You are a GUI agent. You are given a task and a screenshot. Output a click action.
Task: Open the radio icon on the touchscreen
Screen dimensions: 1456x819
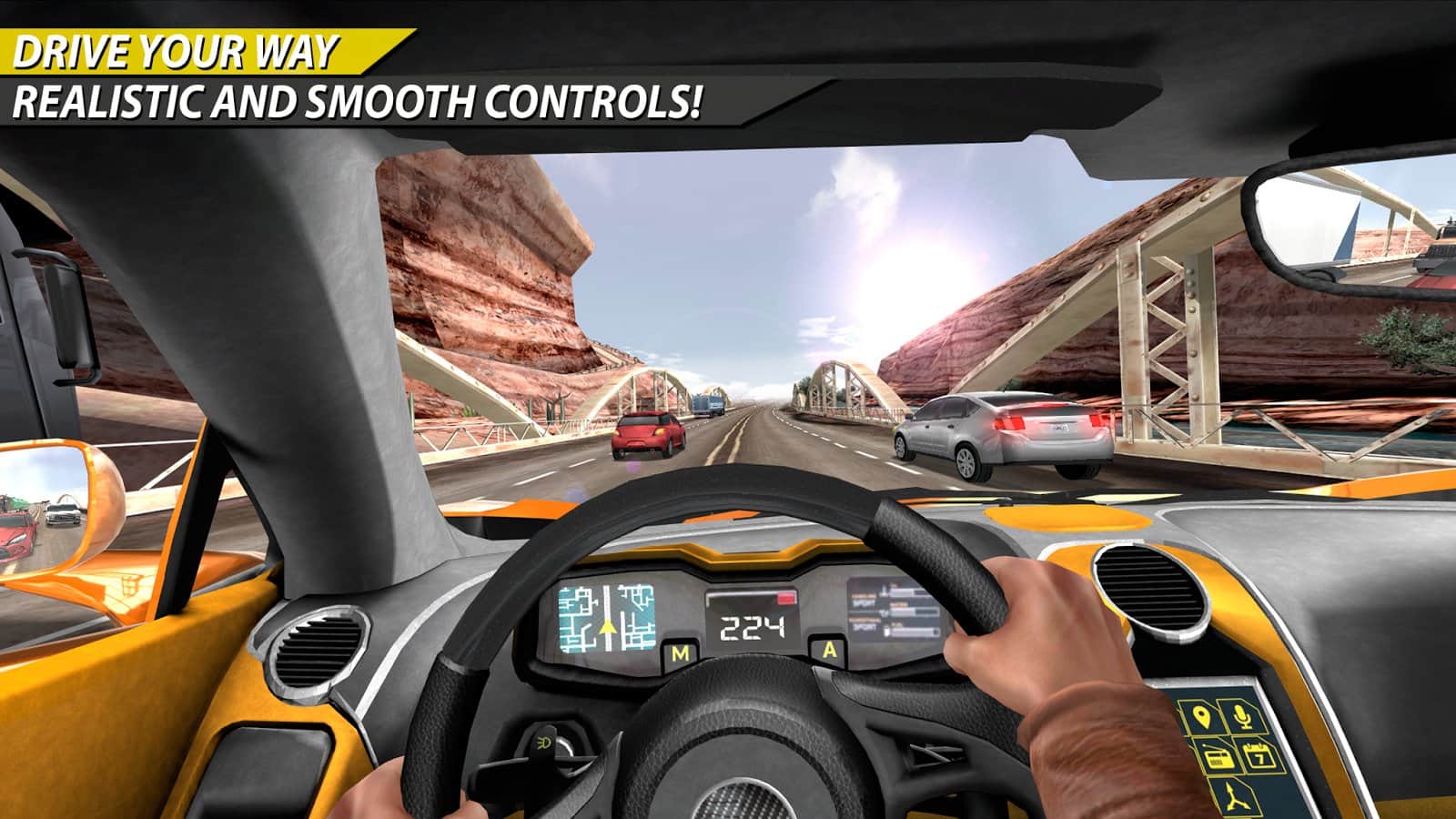tap(1219, 758)
